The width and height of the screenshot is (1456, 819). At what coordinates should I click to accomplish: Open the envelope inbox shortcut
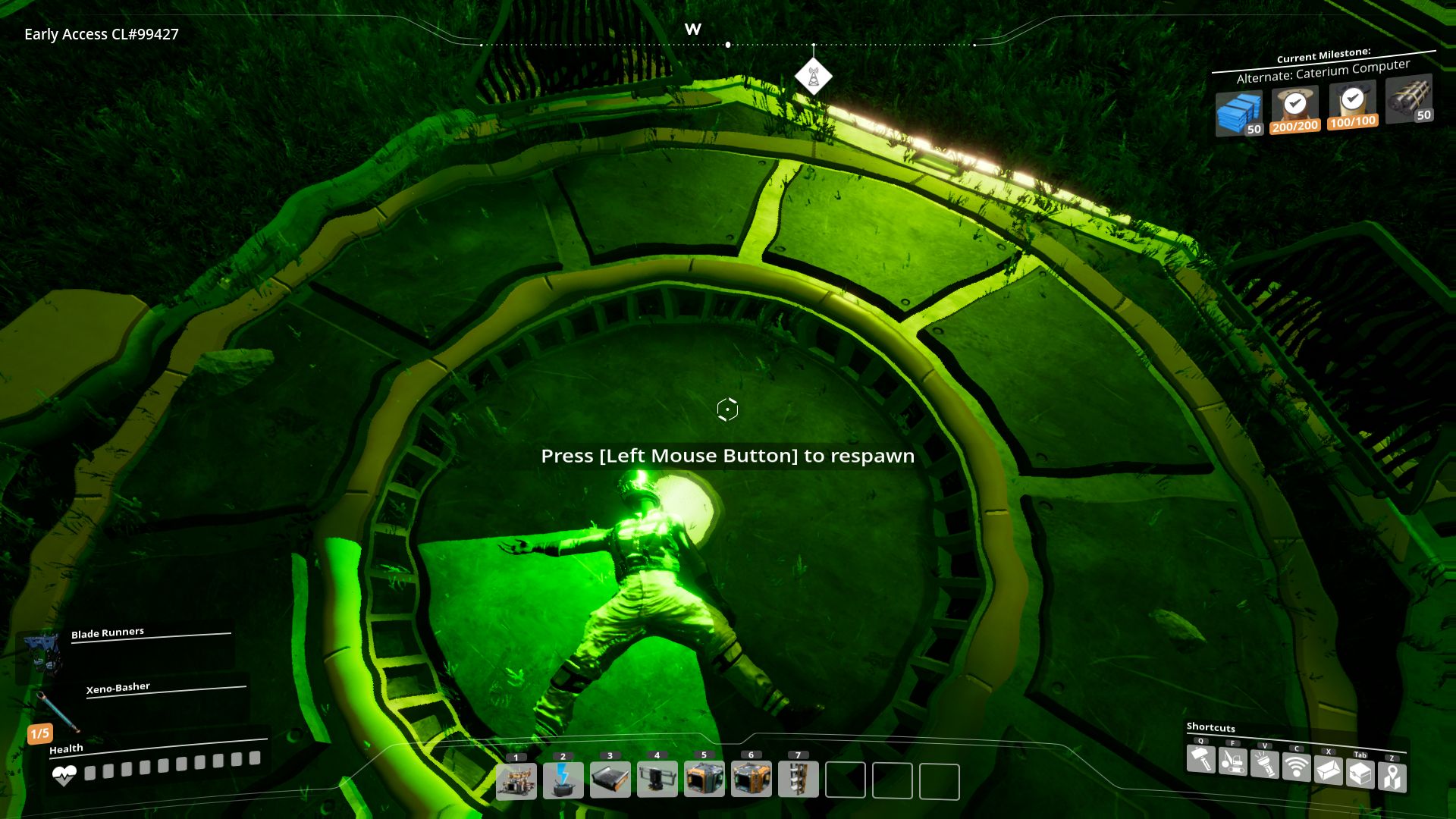[1329, 770]
